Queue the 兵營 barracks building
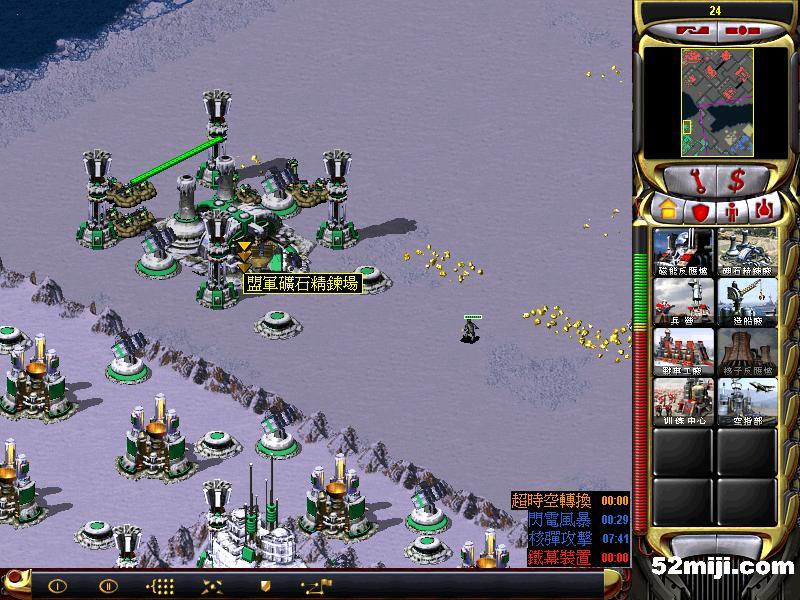The image size is (800, 600). [x=683, y=301]
